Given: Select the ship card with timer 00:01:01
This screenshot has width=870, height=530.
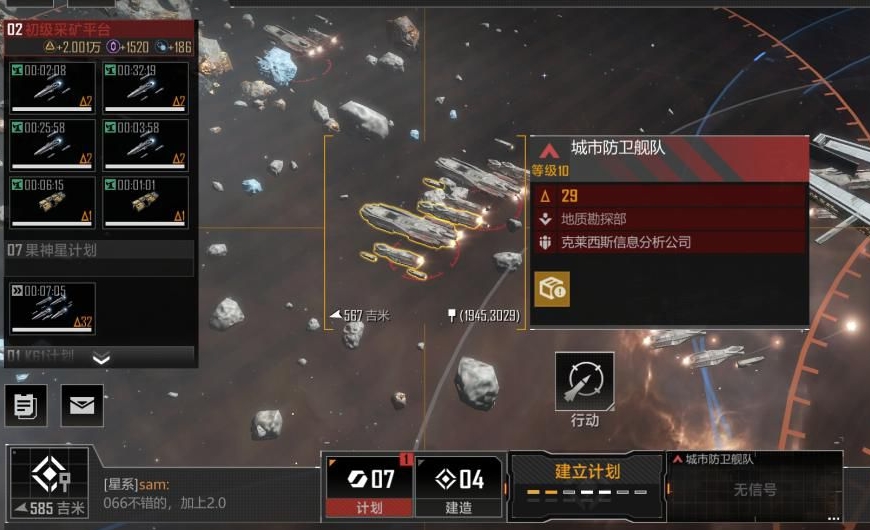Looking at the screenshot, I should [146, 201].
